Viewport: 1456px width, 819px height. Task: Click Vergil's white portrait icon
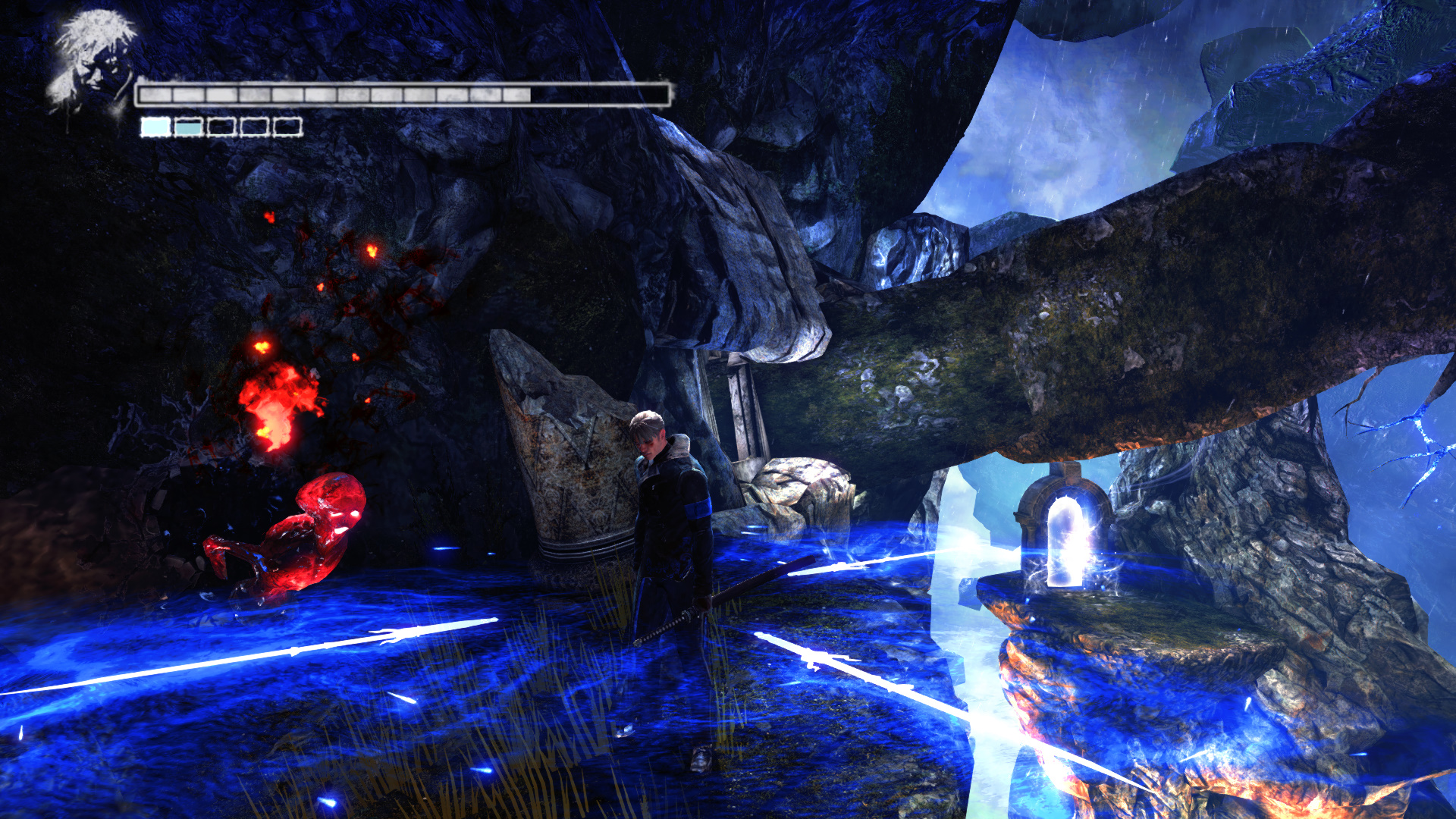click(x=93, y=62)
